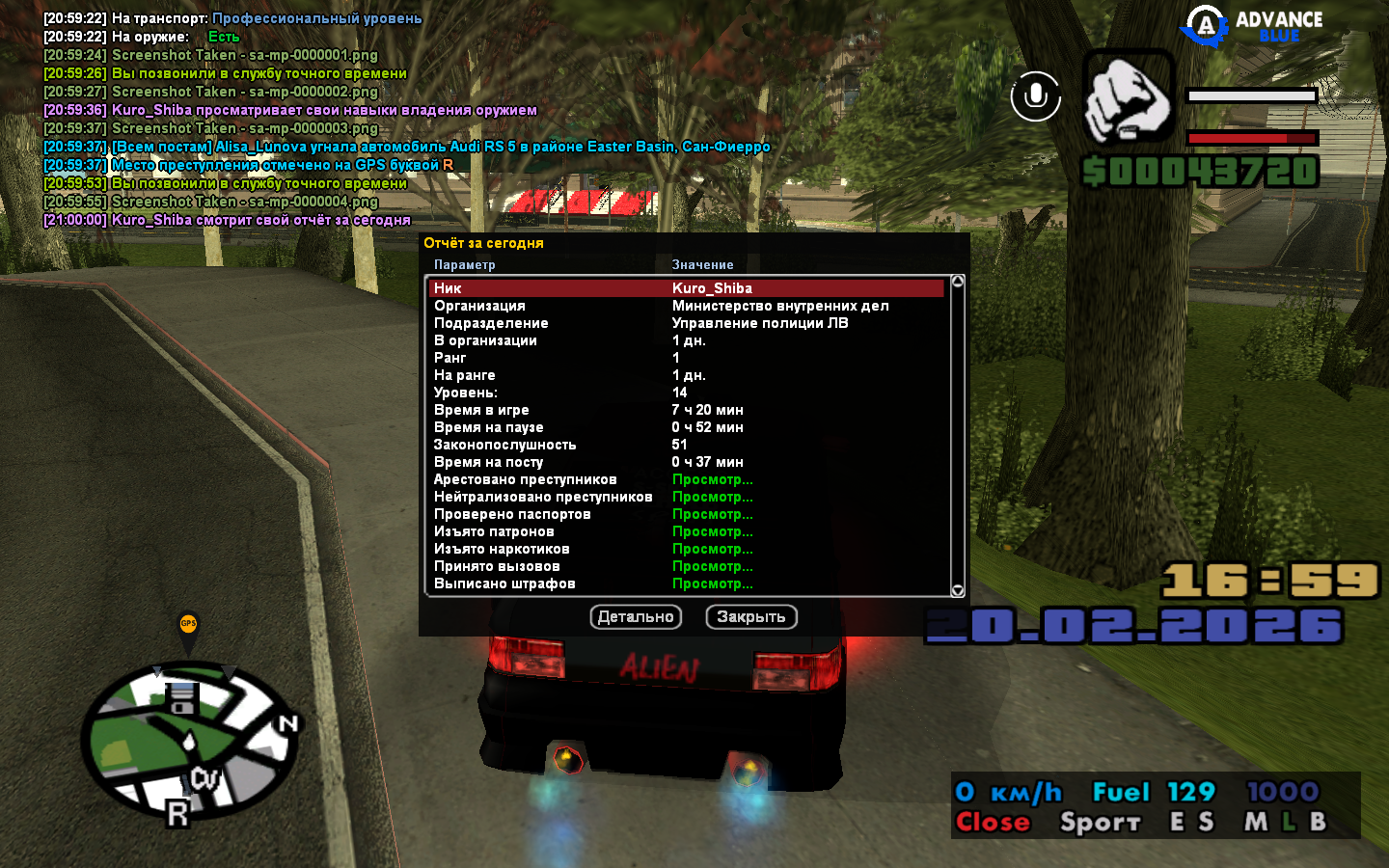Viewport: 1389px width, 868px height.
Task: View Изъято патронов entry
Action: [x=712, y=531]
